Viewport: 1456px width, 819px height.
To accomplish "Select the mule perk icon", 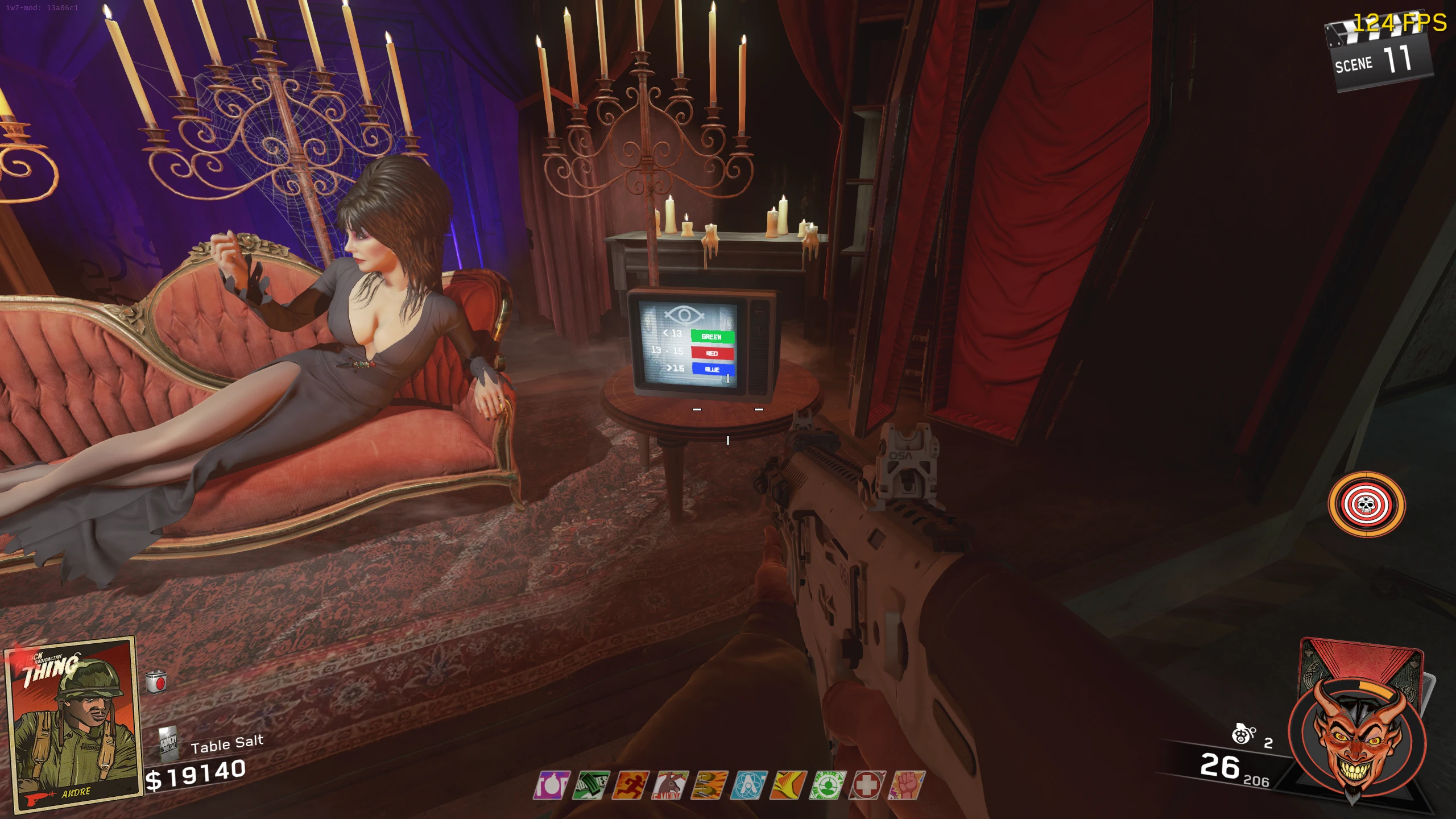I will 670,785.
